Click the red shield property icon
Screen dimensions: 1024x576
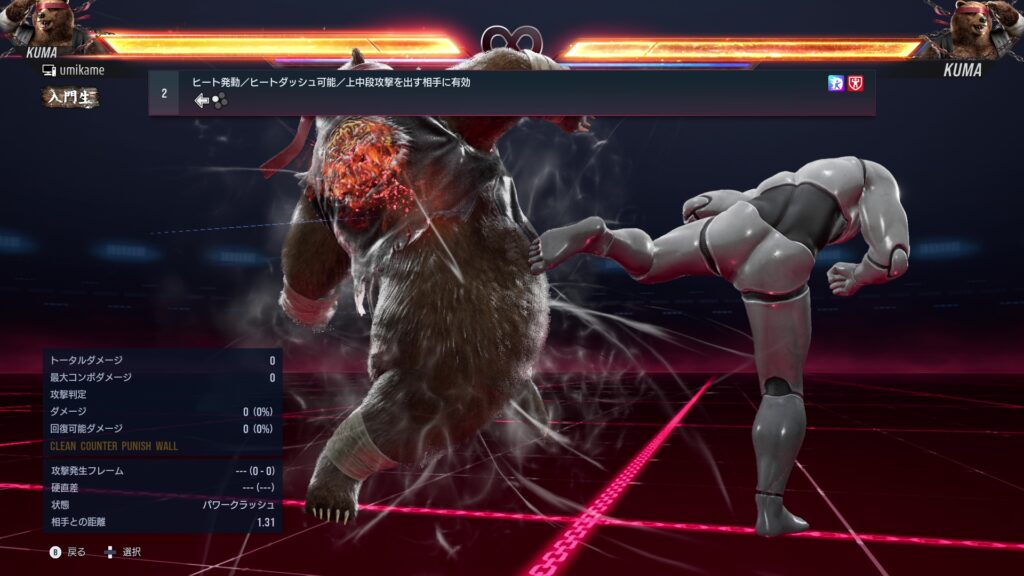856,83
